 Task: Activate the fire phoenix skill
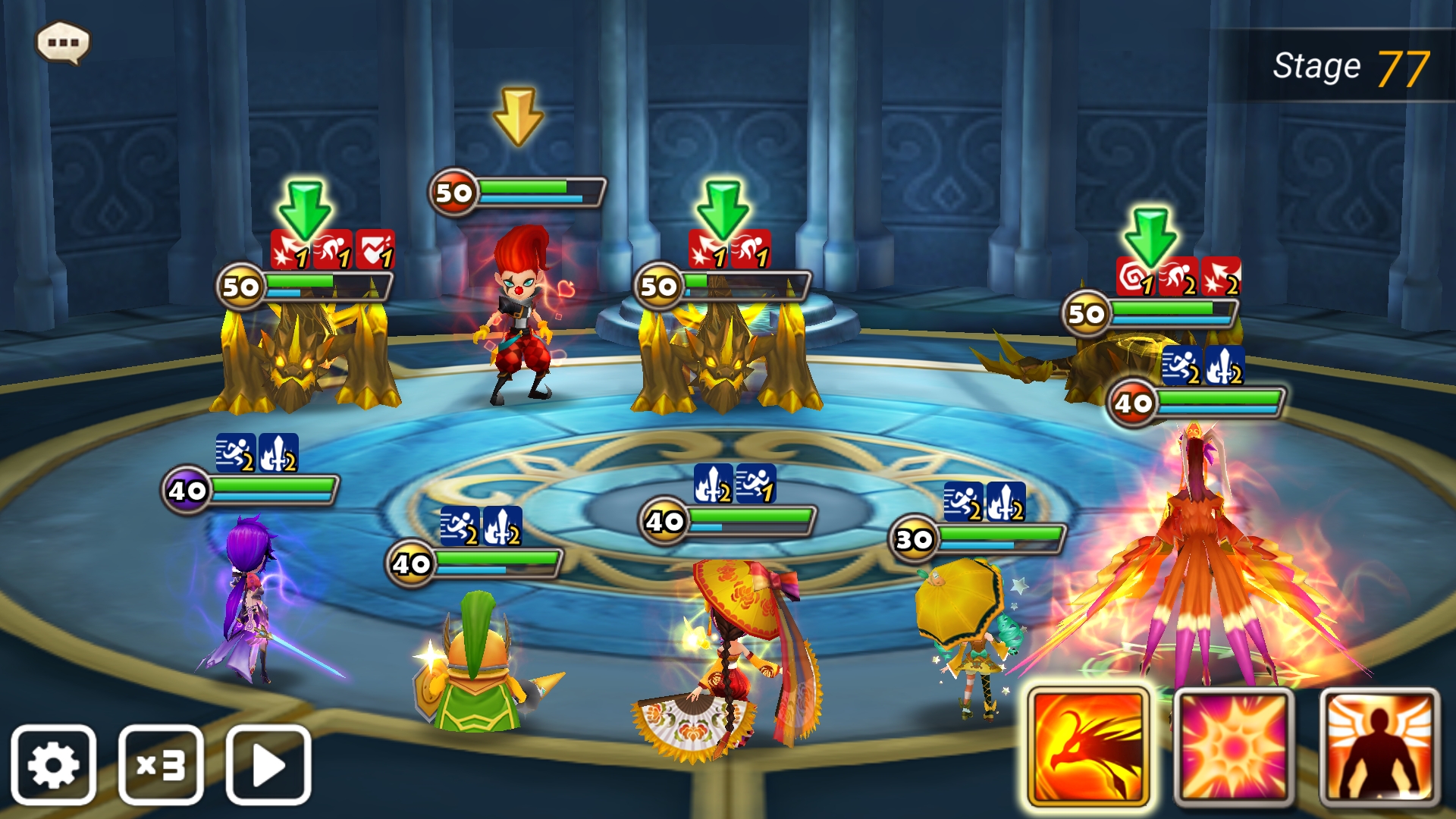[1088, 748]
